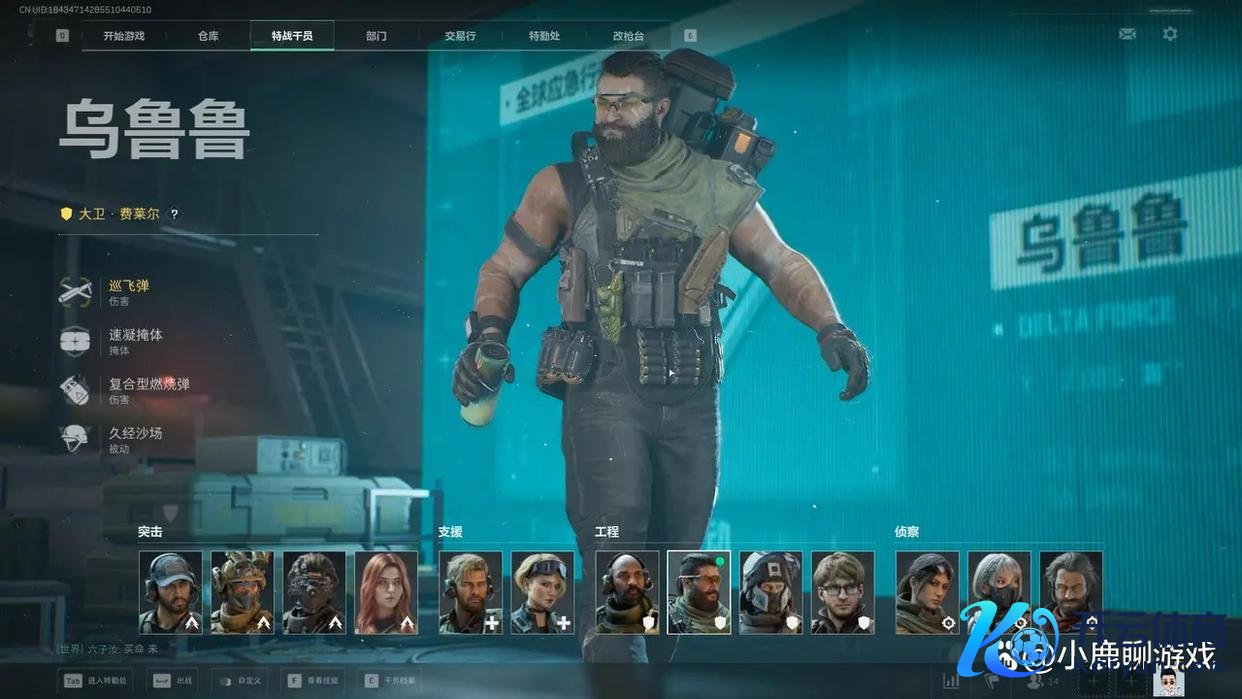Go to the 部门 tab

tap(376, 36)
